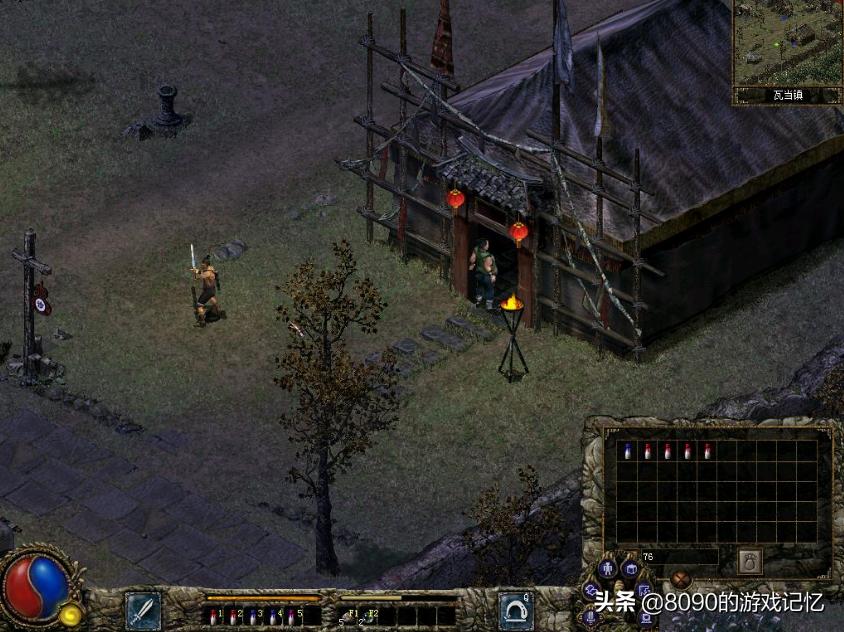Click the cube-shaped round menu icon
The image size is (844, 632).
(x=629, y=568)
